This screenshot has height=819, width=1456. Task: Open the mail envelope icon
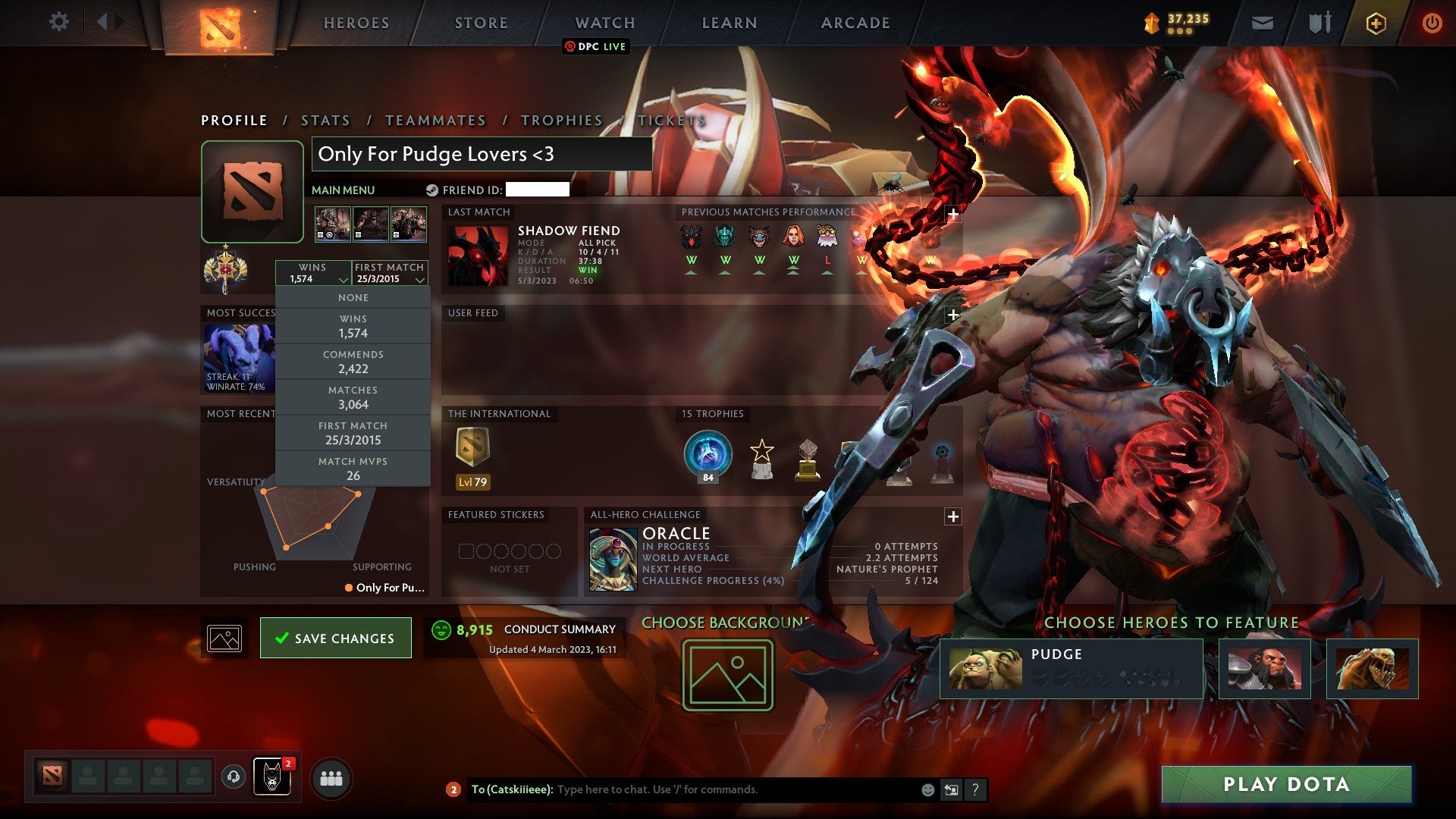coord(1261,23)
